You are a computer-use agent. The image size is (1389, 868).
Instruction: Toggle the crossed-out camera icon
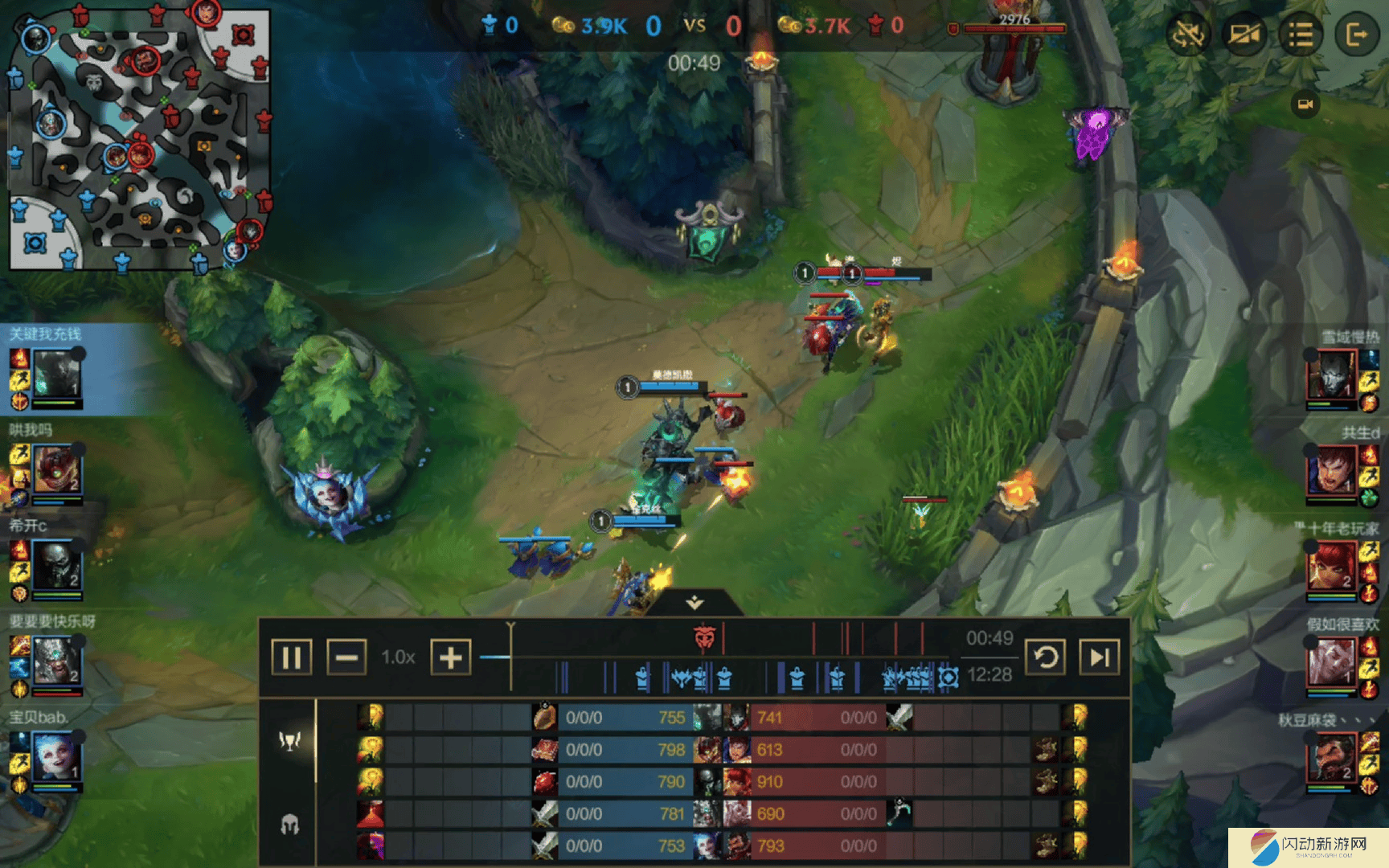tap(1244, 35)
